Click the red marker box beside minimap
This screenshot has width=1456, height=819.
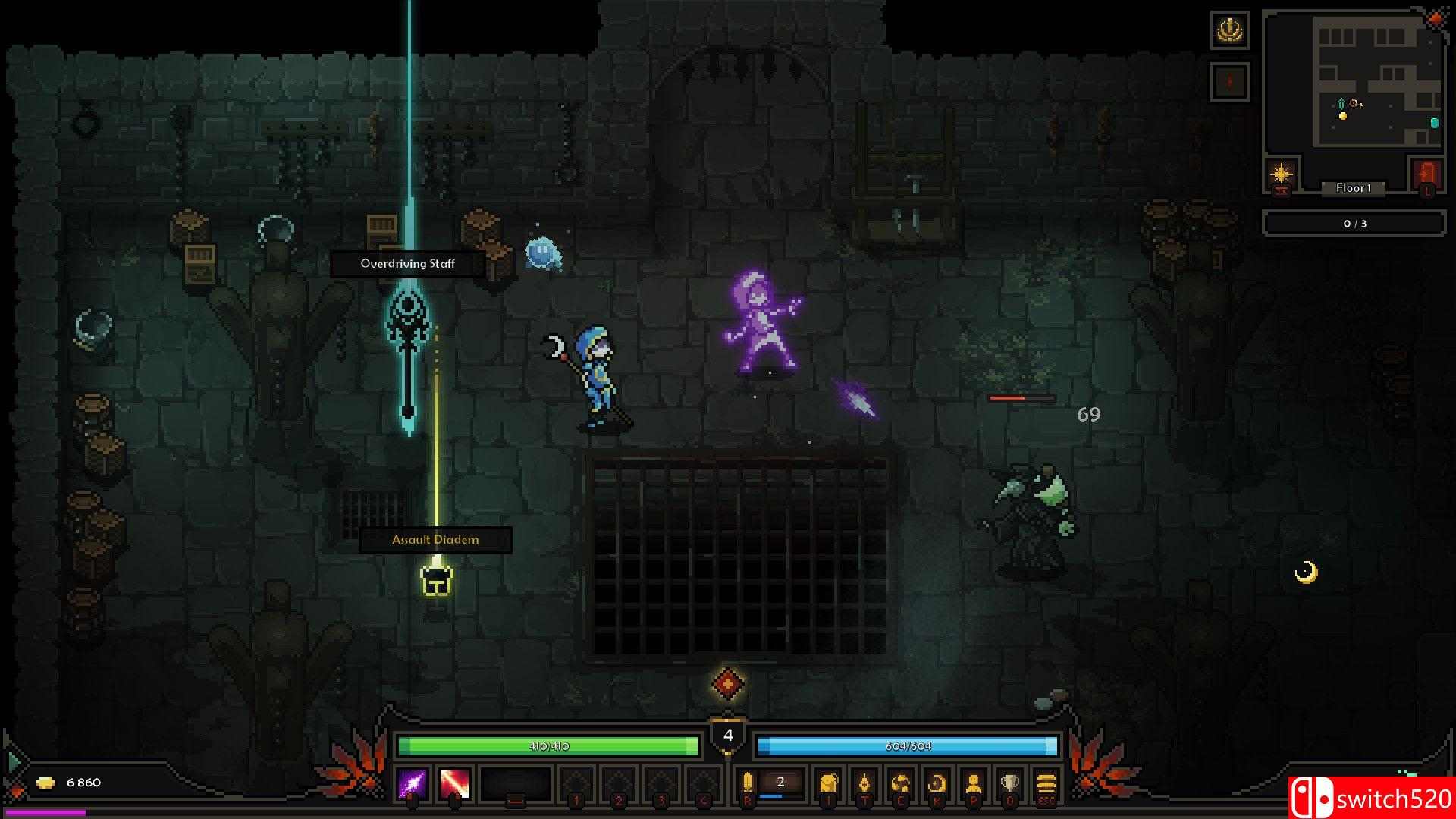coord(1229,80)
